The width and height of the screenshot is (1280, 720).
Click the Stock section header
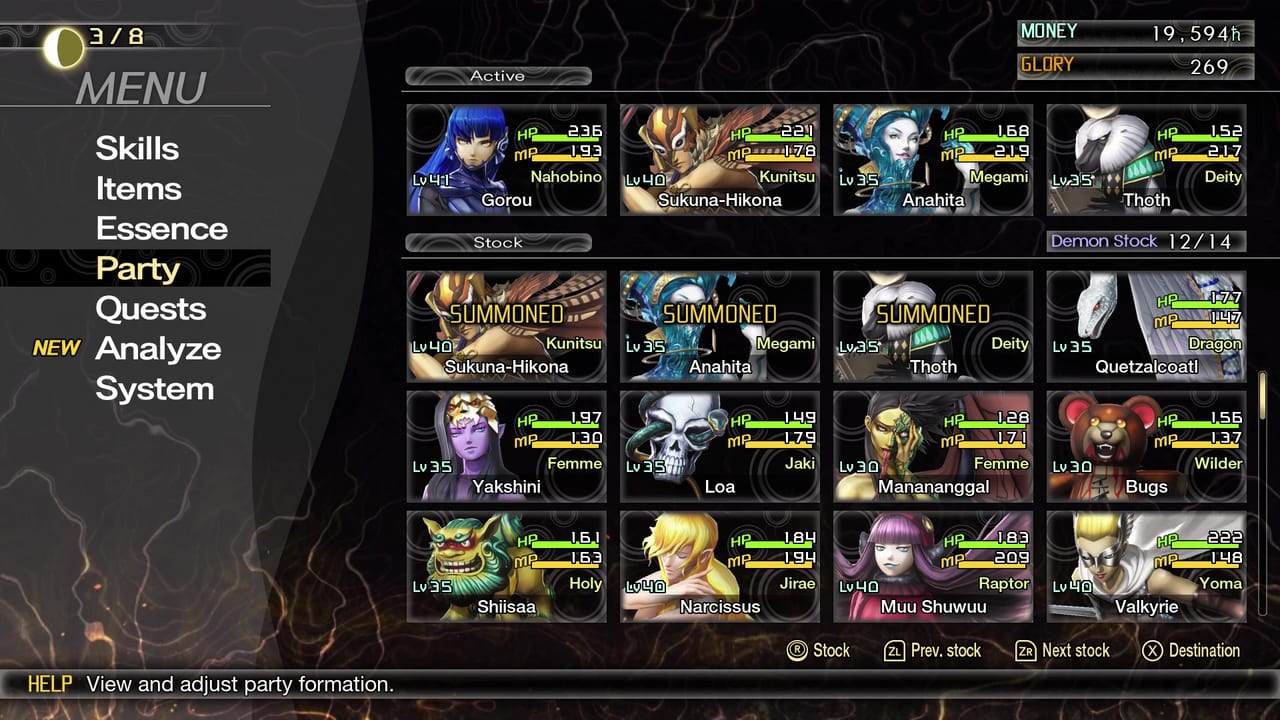(497, 242)
